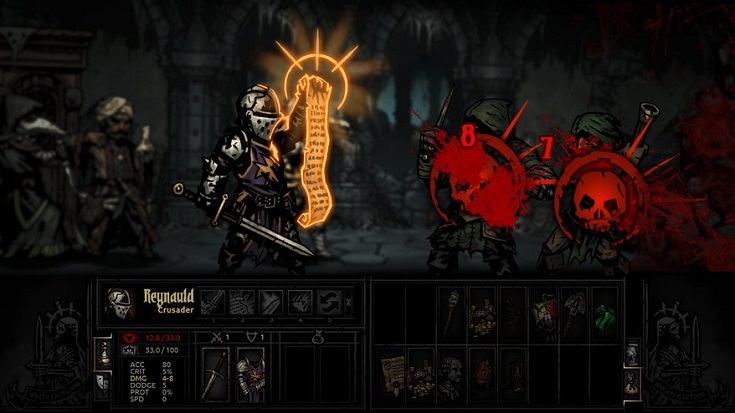The image size is (735, 413).
Task: Choose the sealed deed document item
Action: 390,371
